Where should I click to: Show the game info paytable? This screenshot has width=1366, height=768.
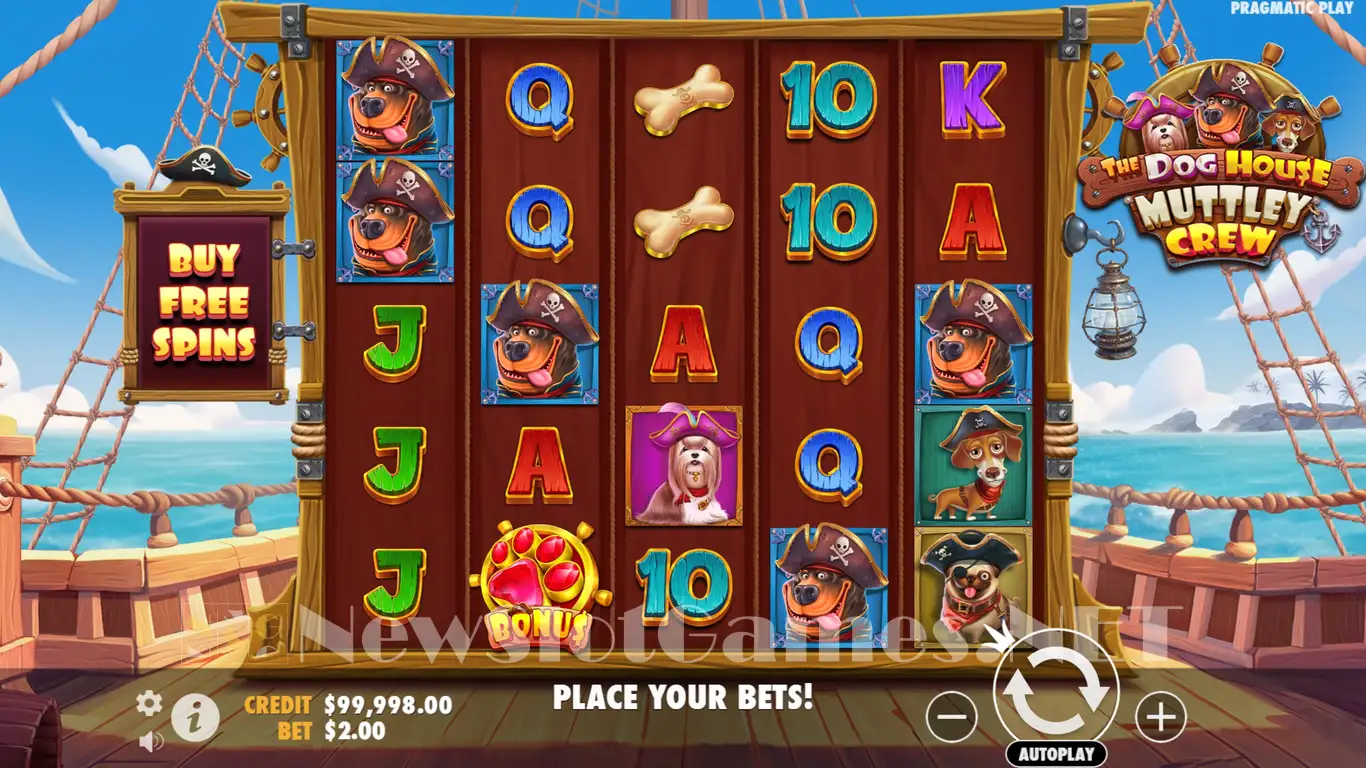(195, 716)
